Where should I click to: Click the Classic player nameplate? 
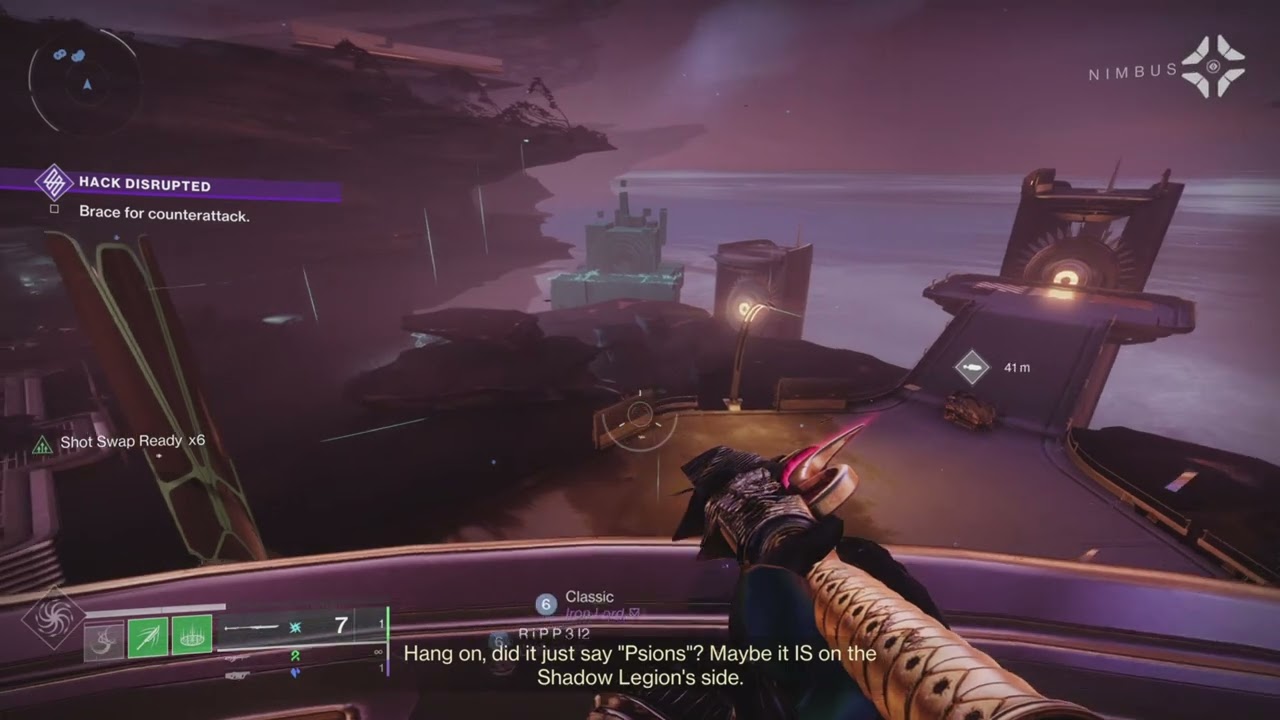588,598
